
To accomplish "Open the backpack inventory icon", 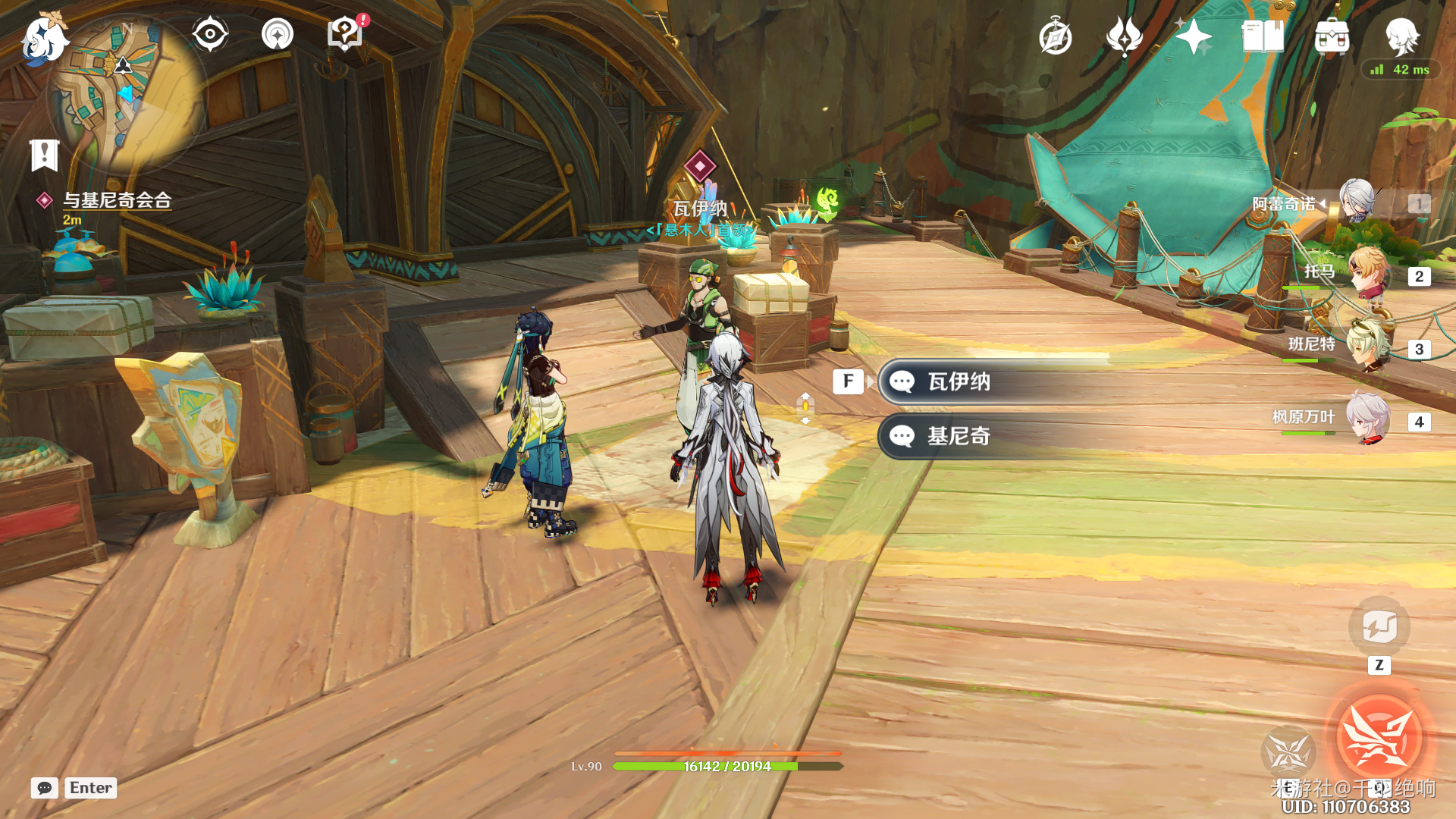I will [x=1332, y=36].
